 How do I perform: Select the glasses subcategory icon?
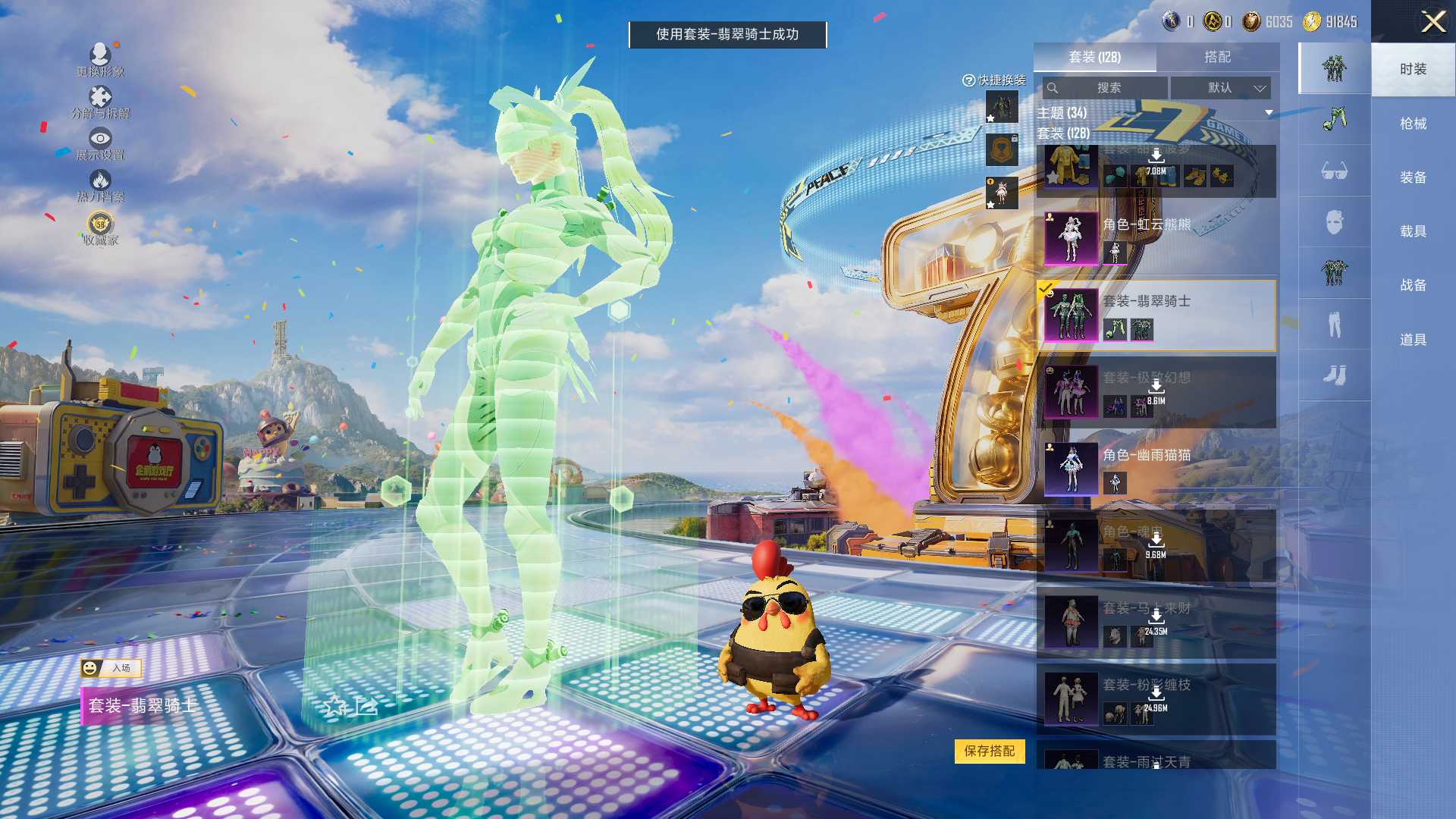pos(1334,171)
